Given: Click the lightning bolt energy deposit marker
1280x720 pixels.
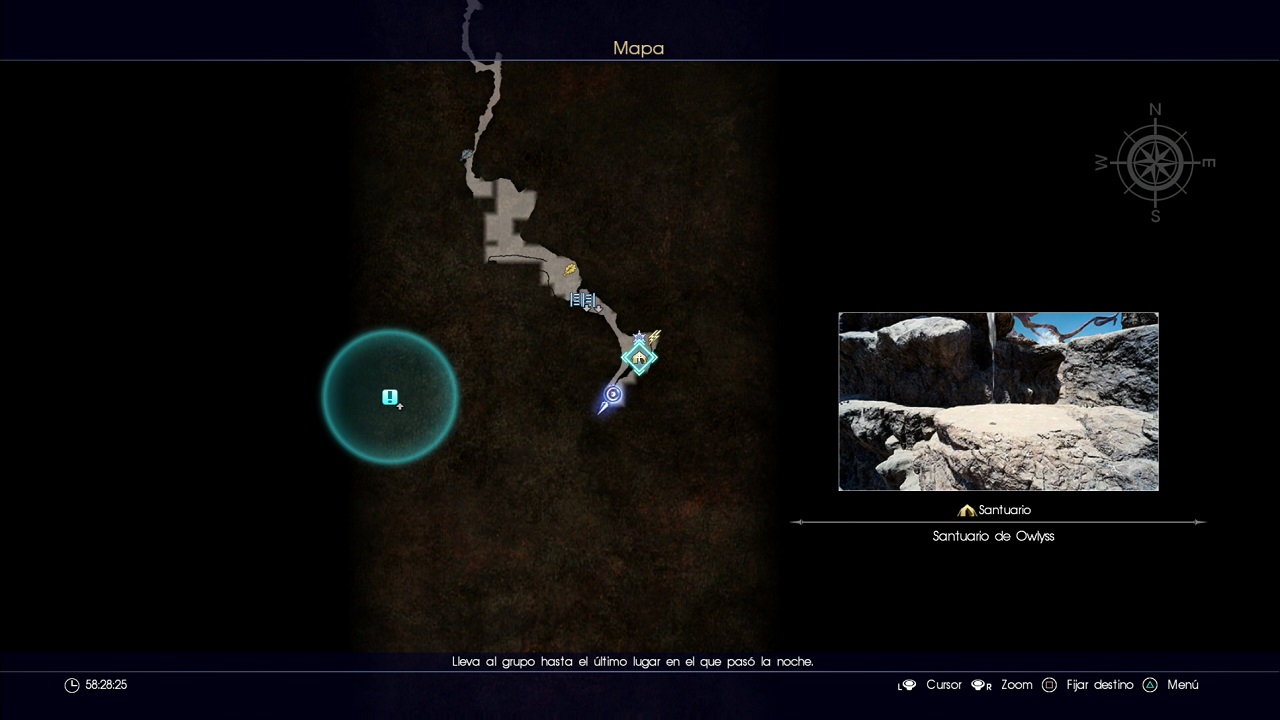Looking at the screenshot, I should 655,338.
